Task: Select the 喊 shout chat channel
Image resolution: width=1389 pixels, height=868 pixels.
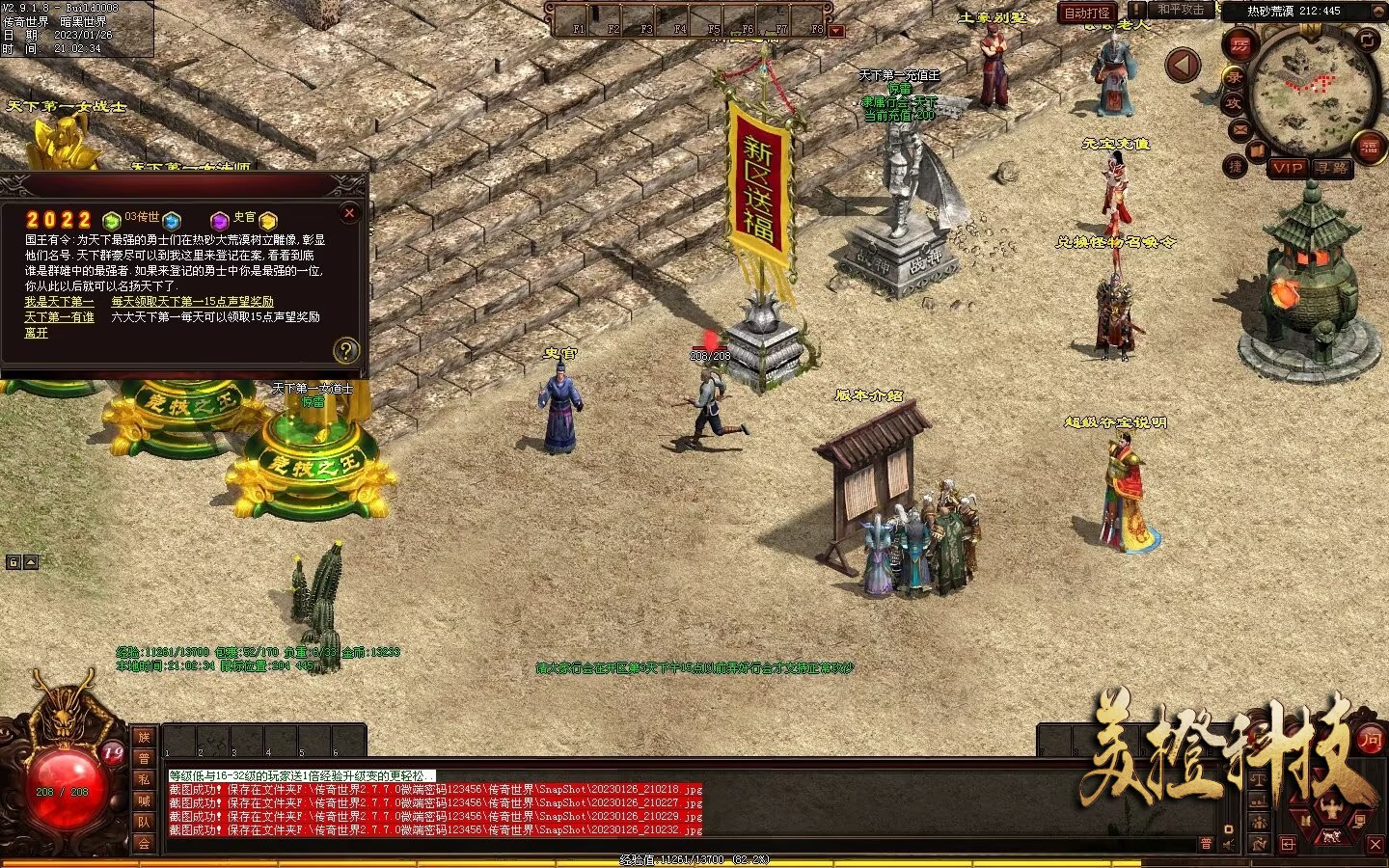Action: click(x=144, y=800)
